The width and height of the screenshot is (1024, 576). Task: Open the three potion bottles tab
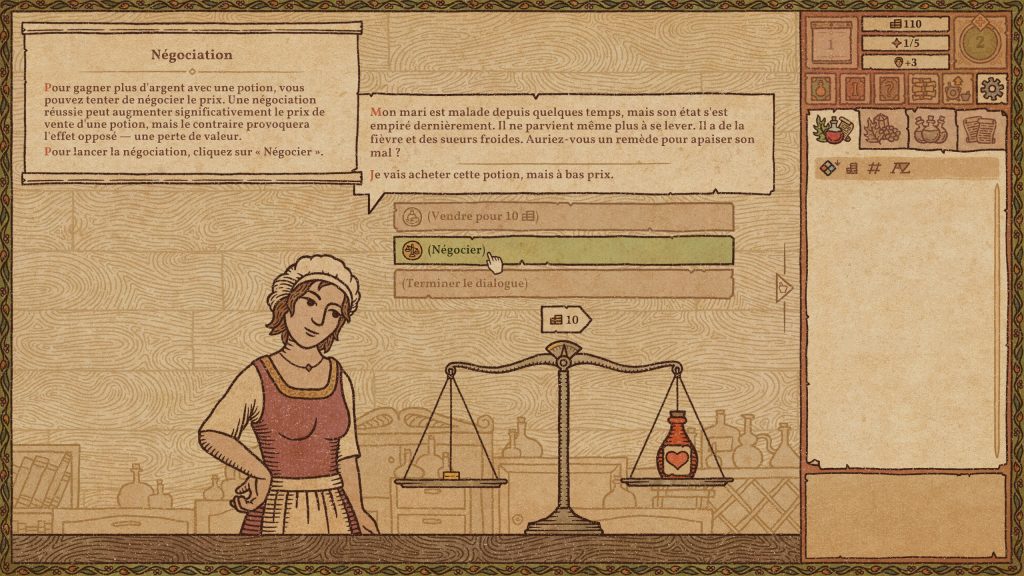pyautogui.click(x=931, y=130)
